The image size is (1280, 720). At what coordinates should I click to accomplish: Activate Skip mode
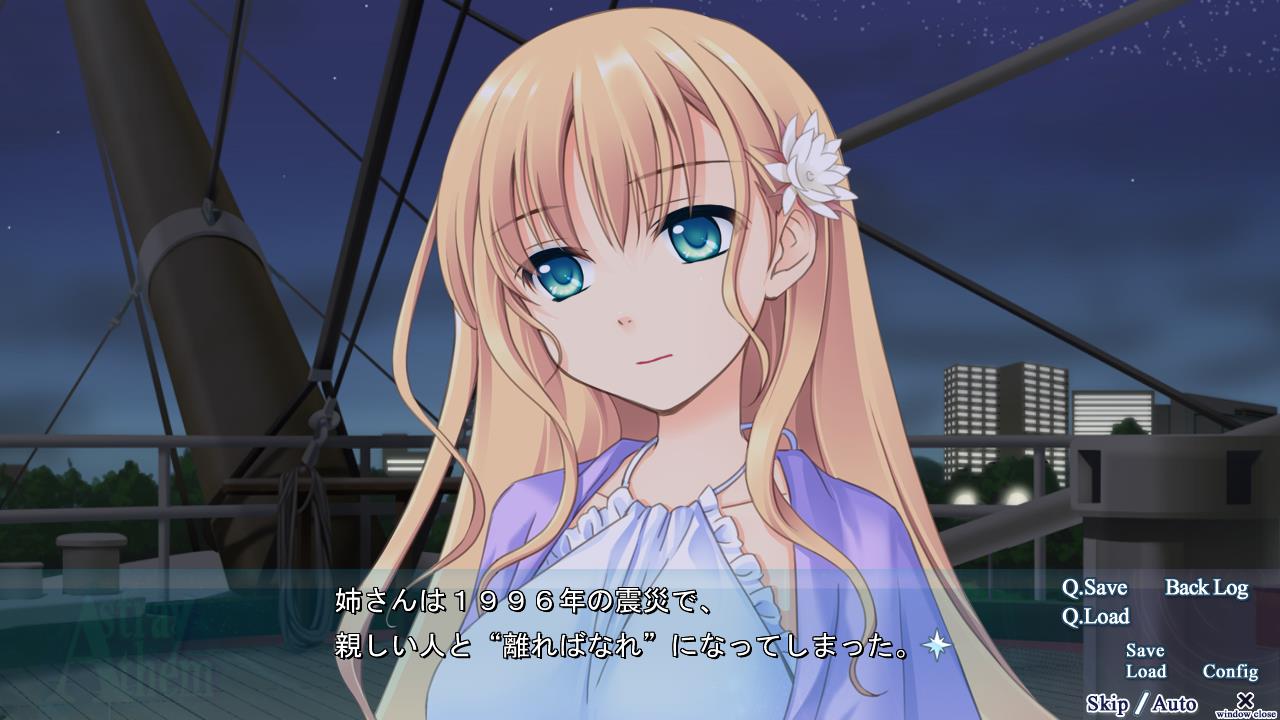[x=1107, y=703]
